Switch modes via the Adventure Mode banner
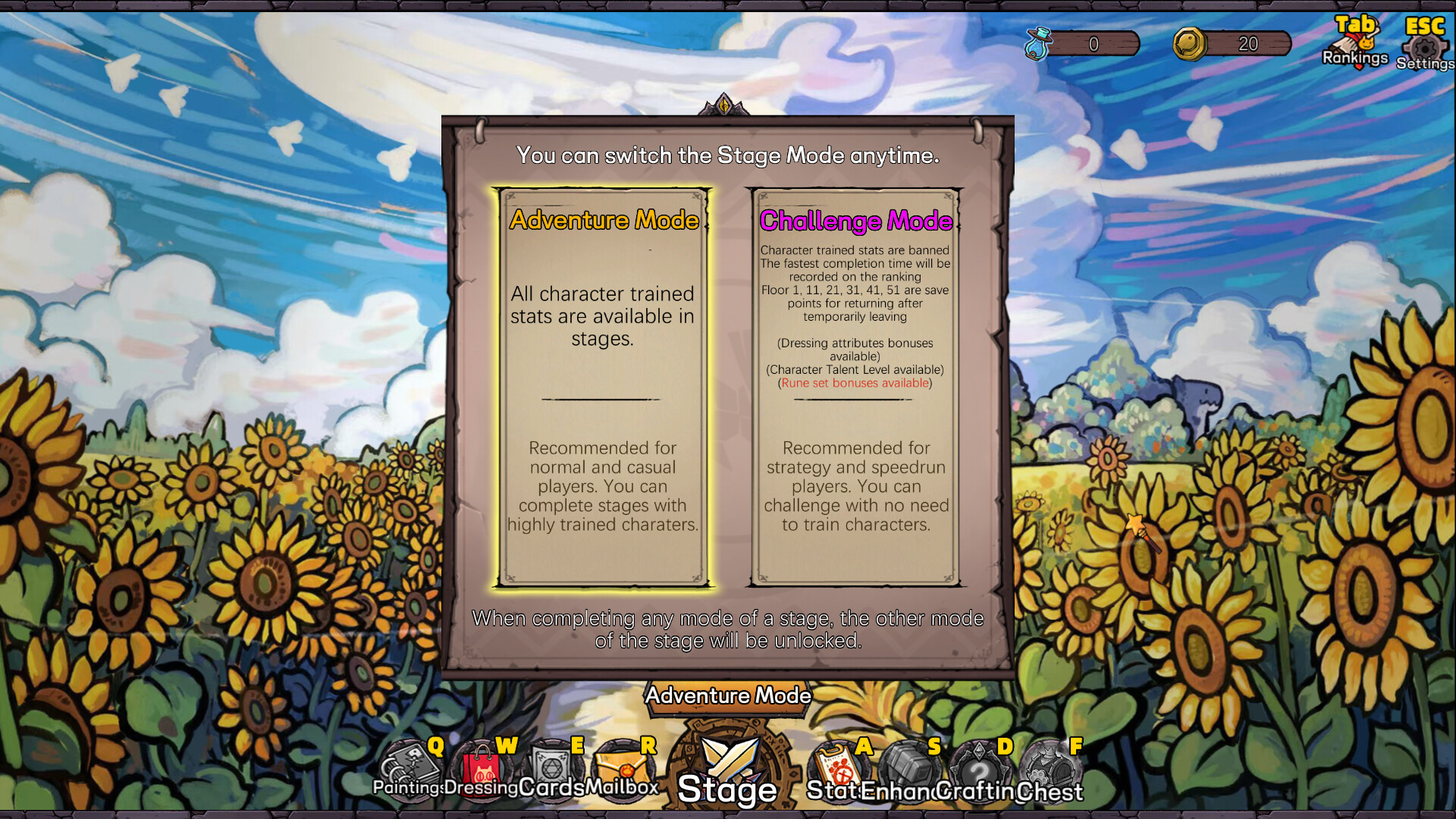1456x819 pixels. [729, 695]
